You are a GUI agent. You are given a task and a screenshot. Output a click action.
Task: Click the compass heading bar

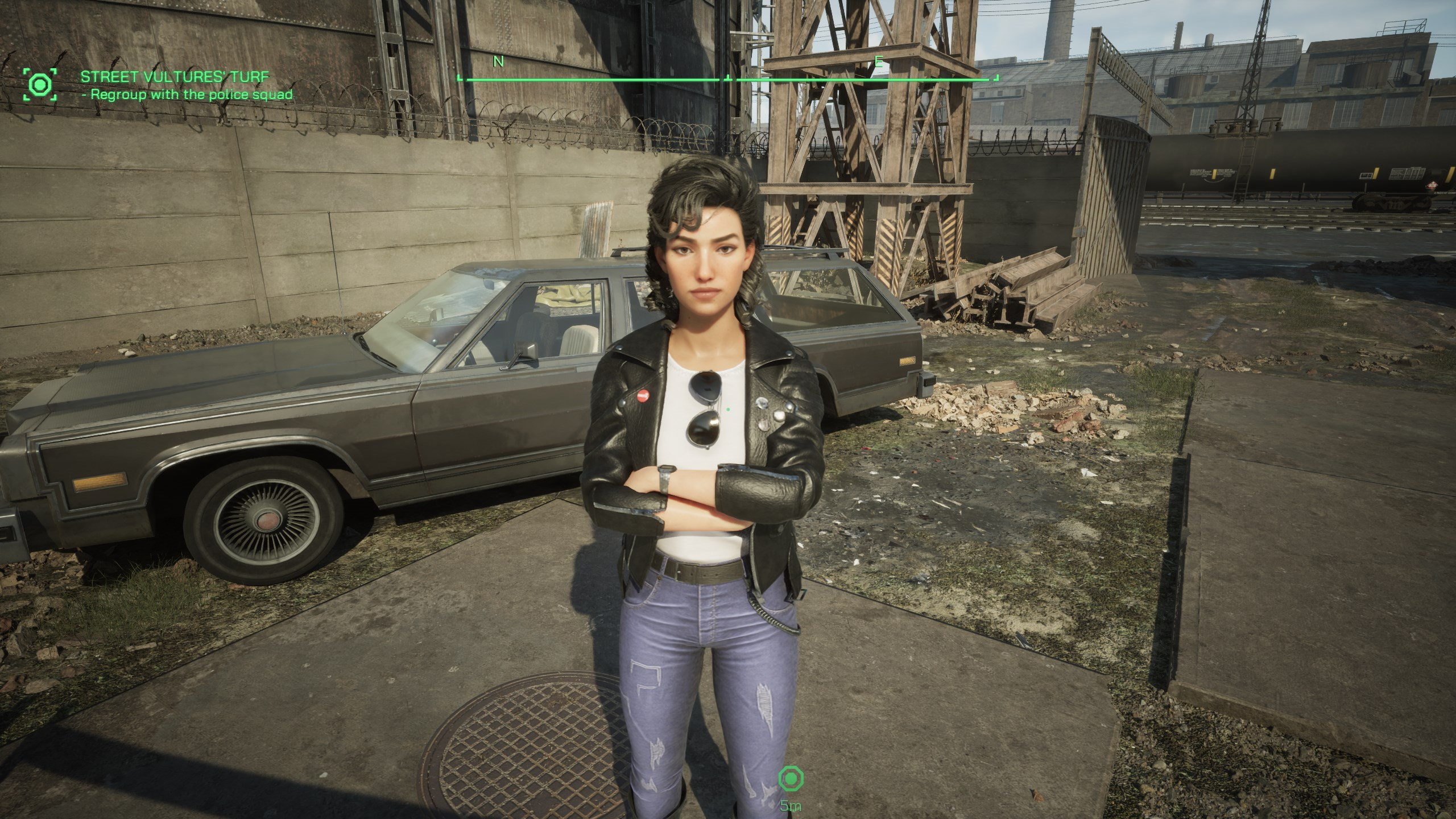[x=727, y=79]
